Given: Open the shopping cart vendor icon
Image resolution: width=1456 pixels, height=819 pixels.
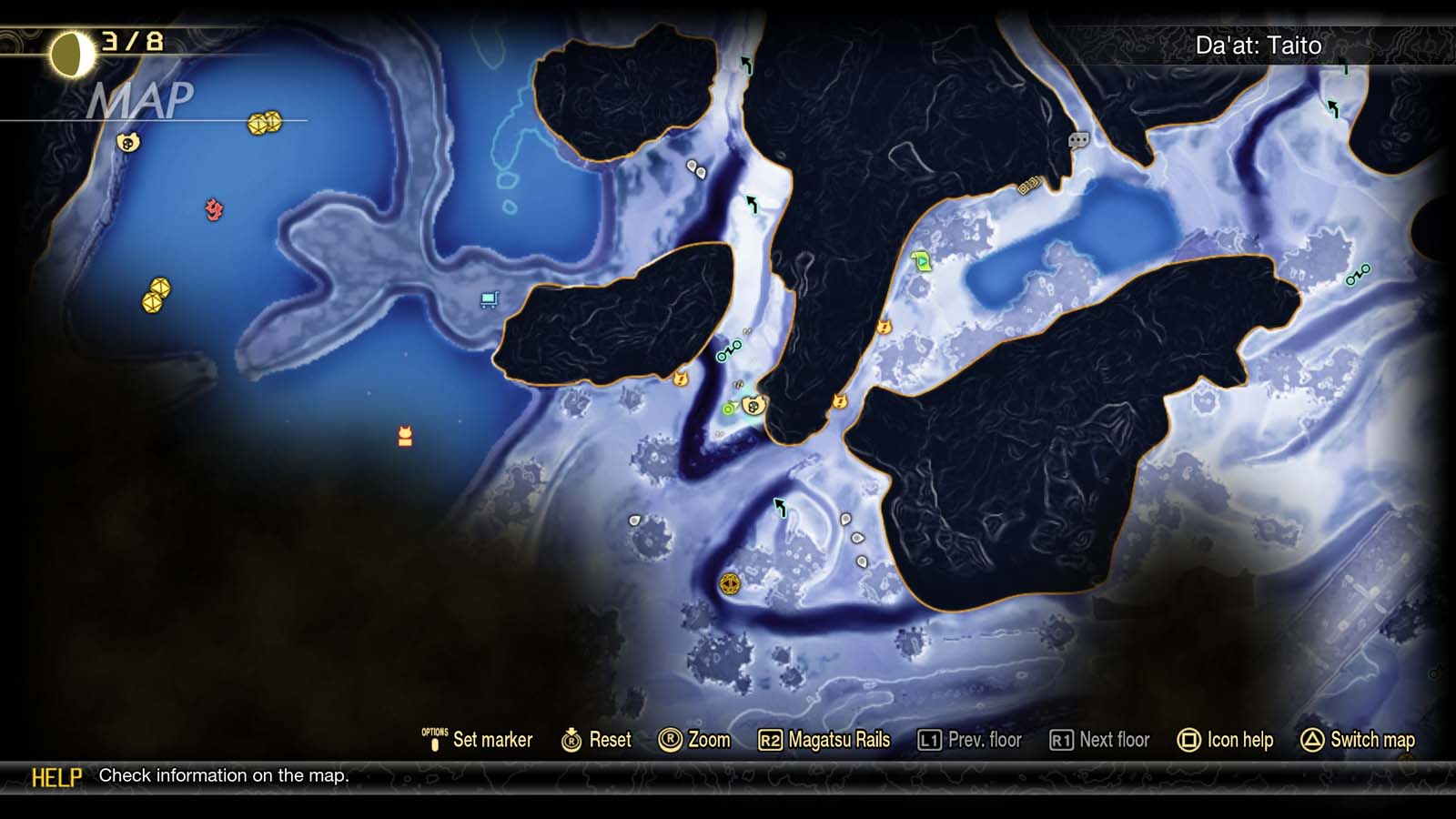Looking at the screenshot, I should coord(490,298).
